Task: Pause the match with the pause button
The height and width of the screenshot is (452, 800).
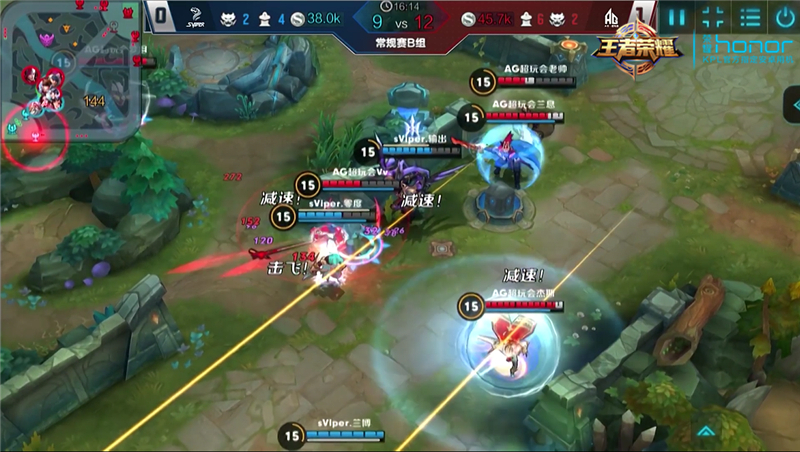Action: coord(678,17)
